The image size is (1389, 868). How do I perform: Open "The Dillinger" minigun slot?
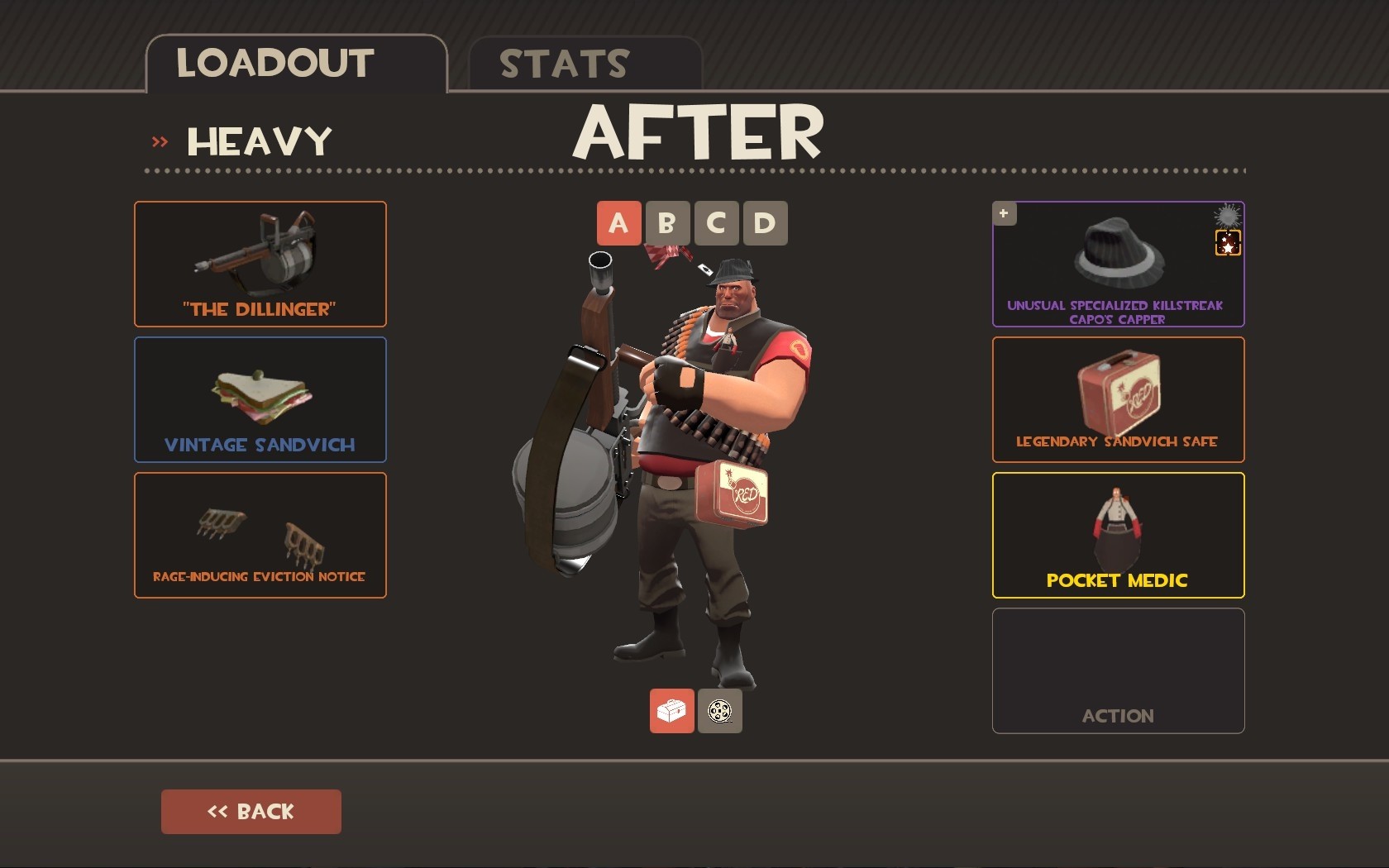click(x=260, y=263)
